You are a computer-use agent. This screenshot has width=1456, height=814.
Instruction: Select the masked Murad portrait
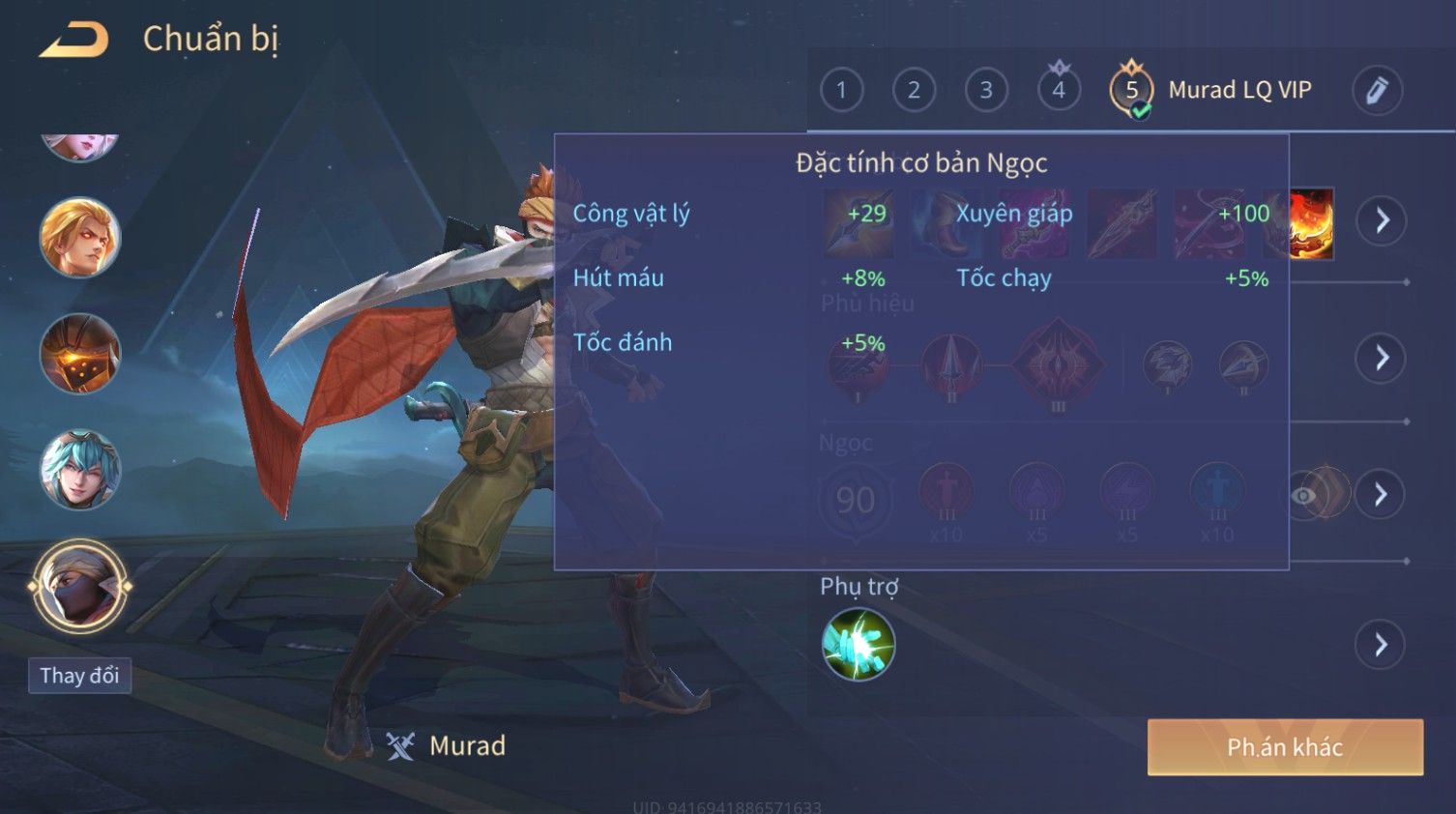pos(79,586)
